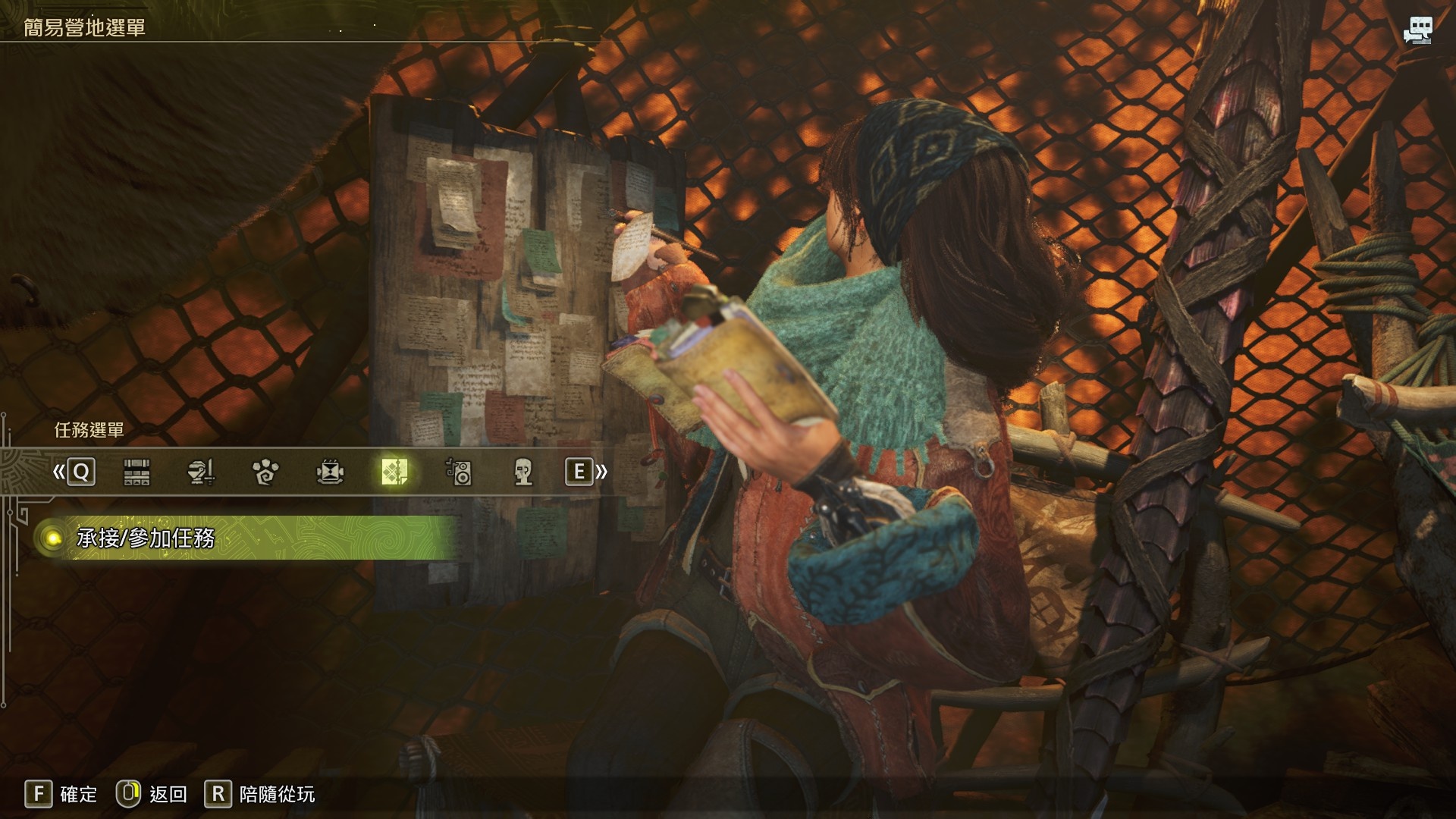Select the highlighted quest note tab
The width and height of the screenshot is (1456, 819).
[x=394, y=472]
